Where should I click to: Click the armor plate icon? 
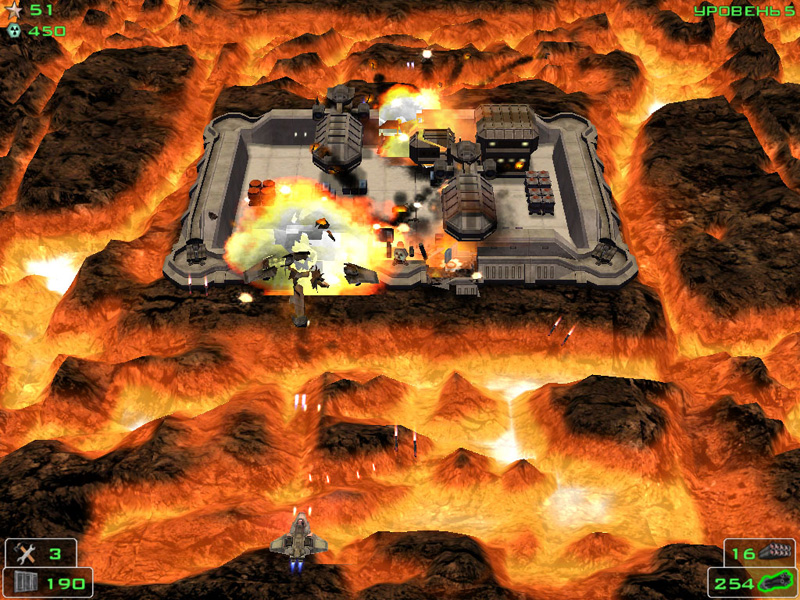(24, 581)
